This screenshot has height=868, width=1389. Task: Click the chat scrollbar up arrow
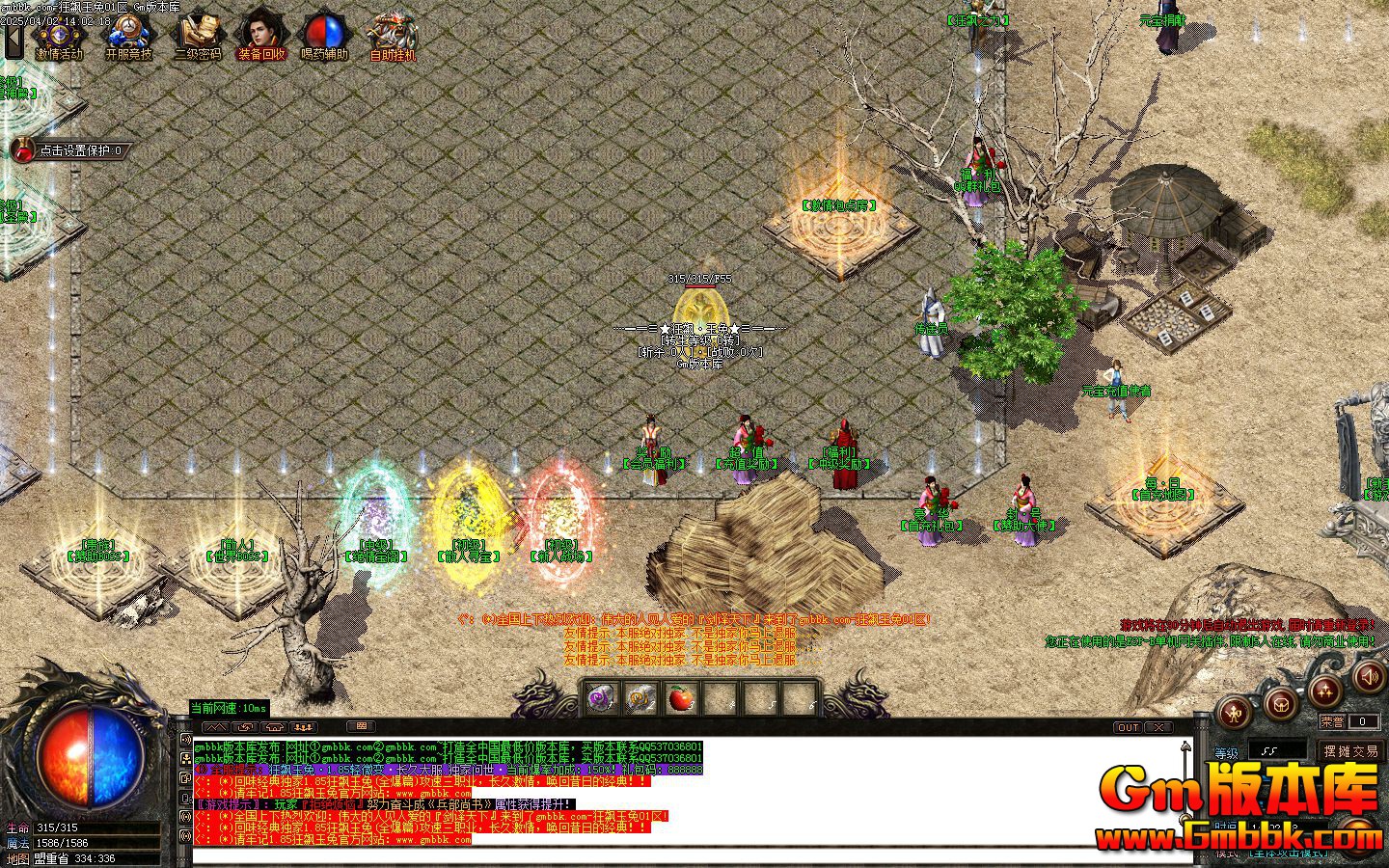coord(1185,747)
